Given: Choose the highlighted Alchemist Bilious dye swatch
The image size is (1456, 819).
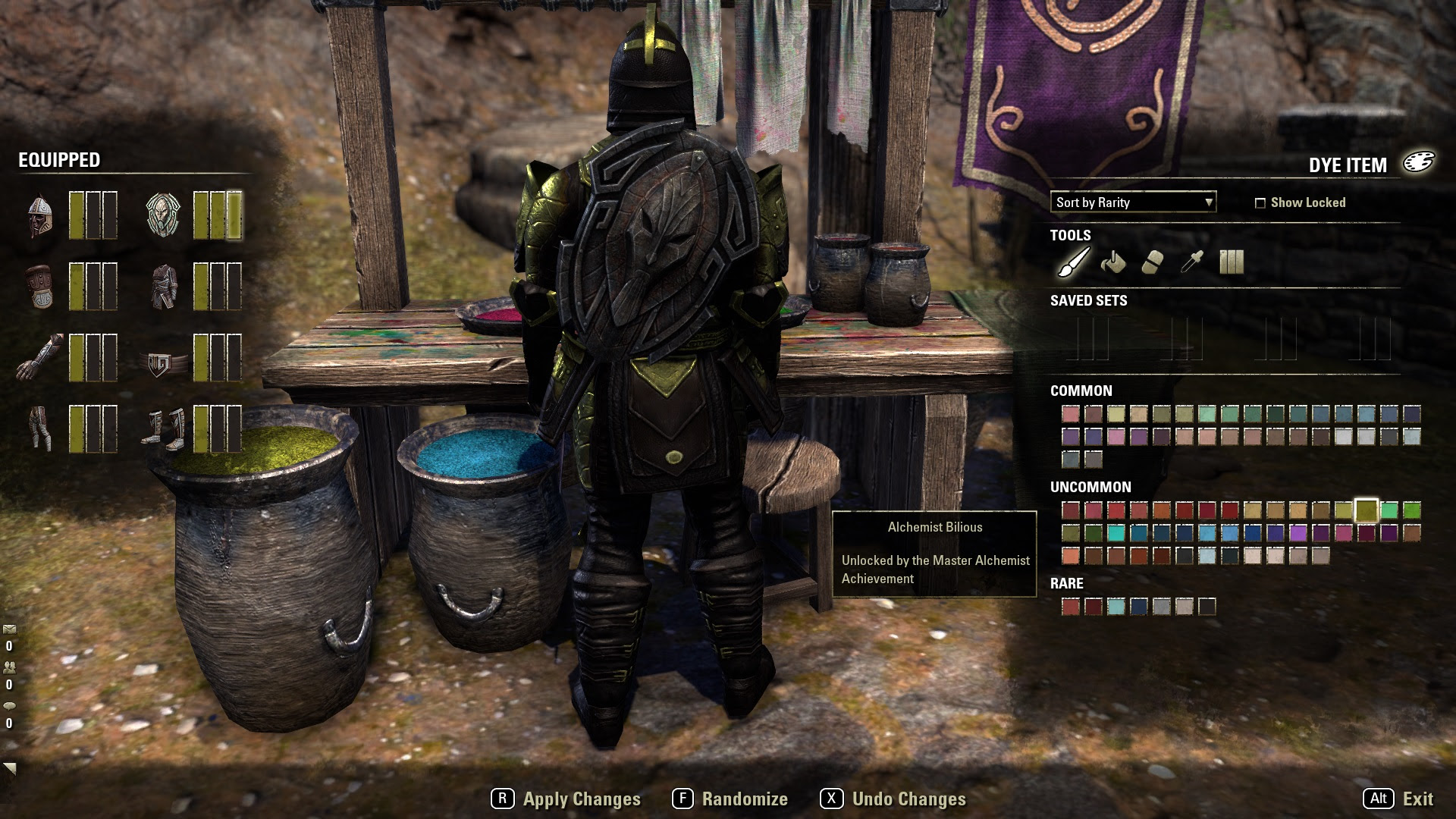Looking at the screenshot, I should click(x=1366, y=510).
